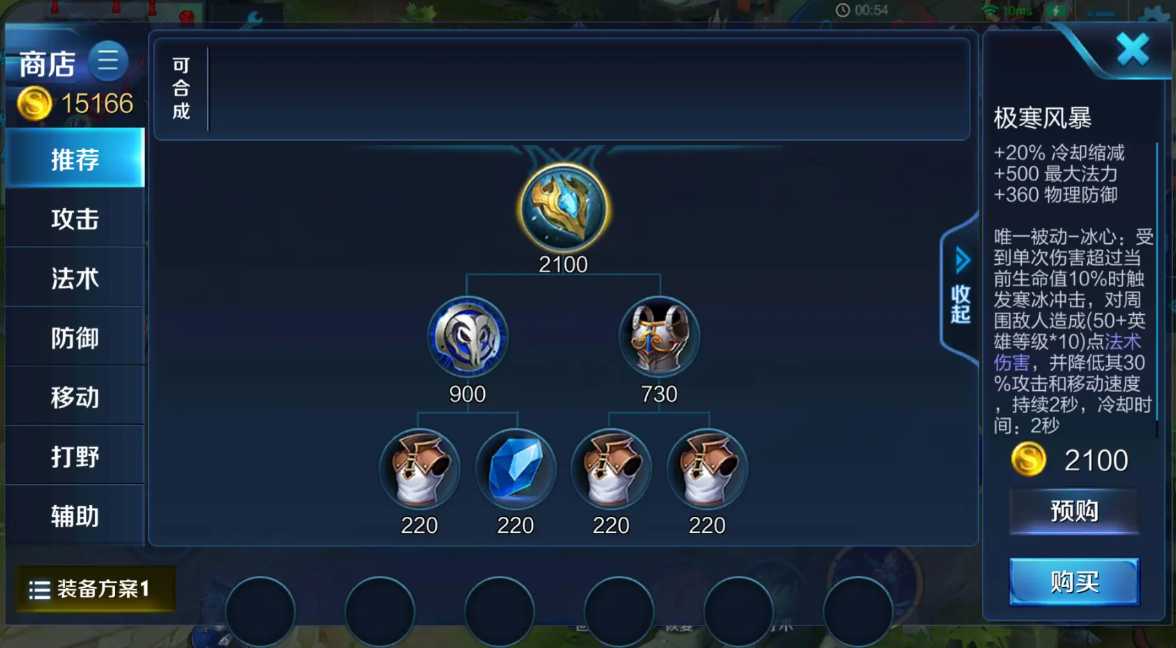Image resolution: width=1176 pixels, height=648 pixels.
Task: Open the 法术 magic category
Action: pyautogui.click(x=75, y=278)
